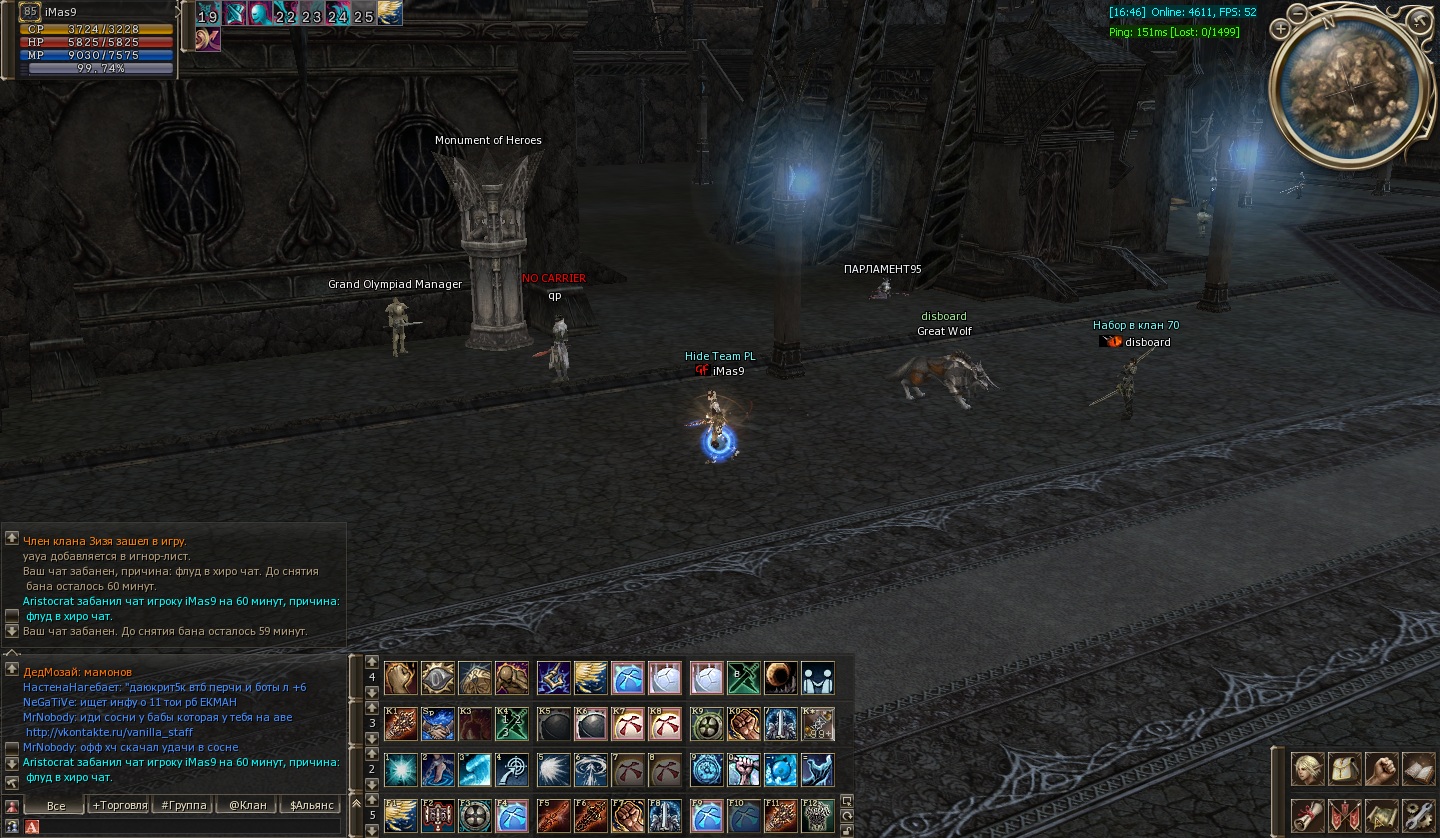This screenshot has height=838, width=1440.
Task: Click the circular minimap
Action: [x=1350, y=88]
